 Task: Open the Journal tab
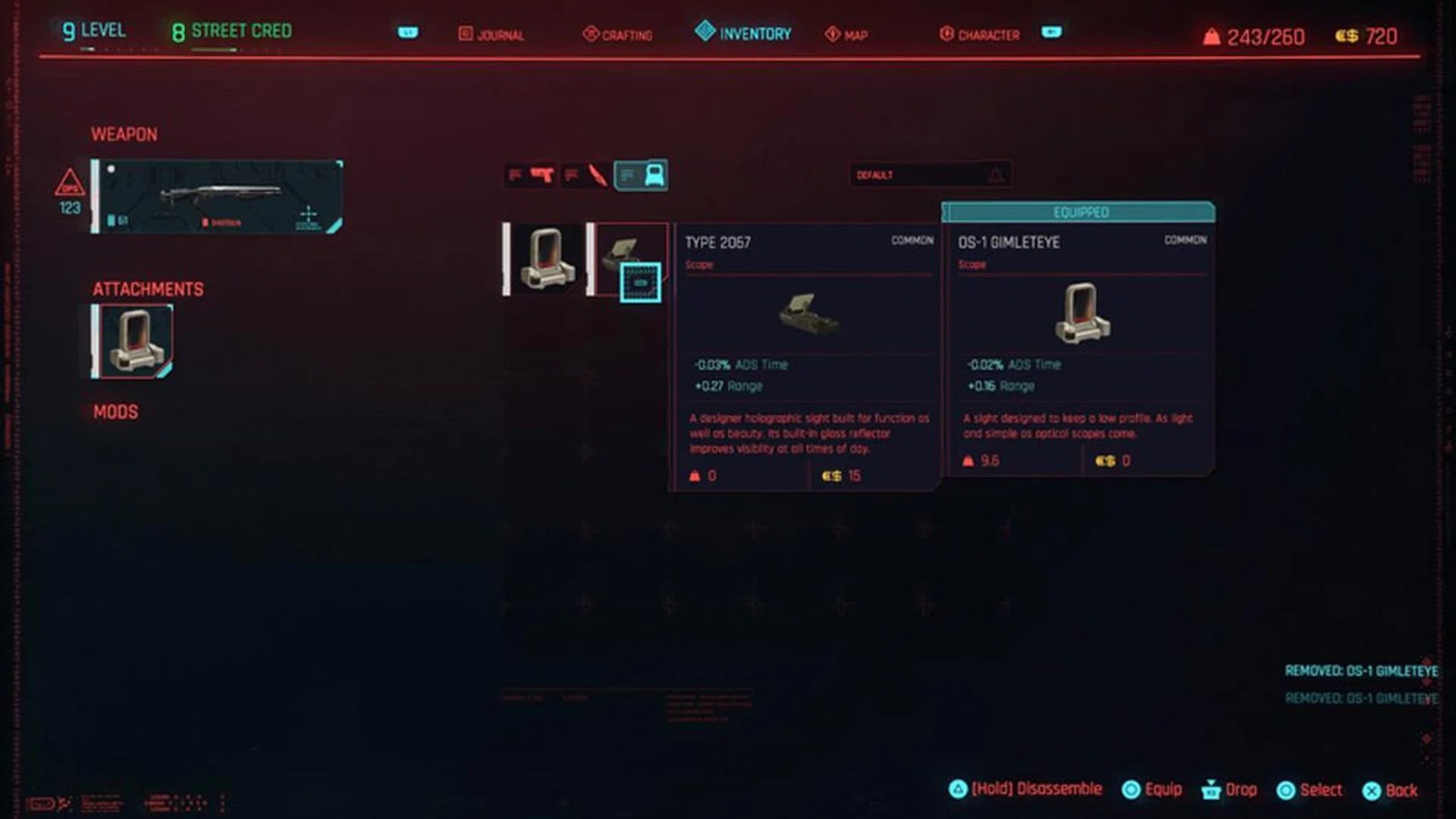pos(491,34)
